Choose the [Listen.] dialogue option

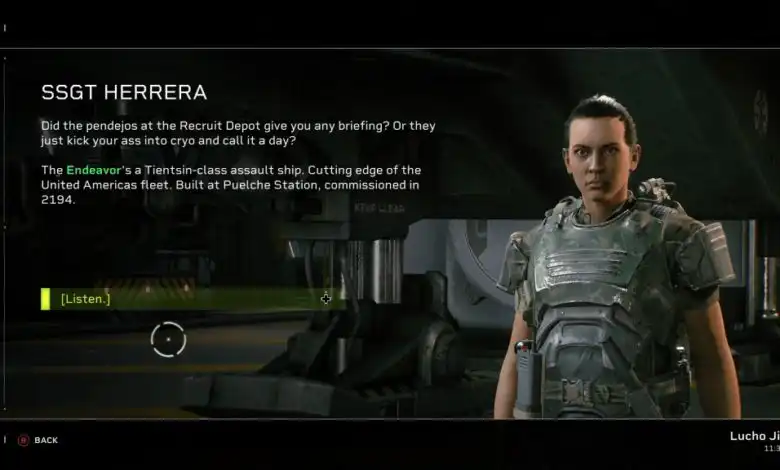point(86,299)
